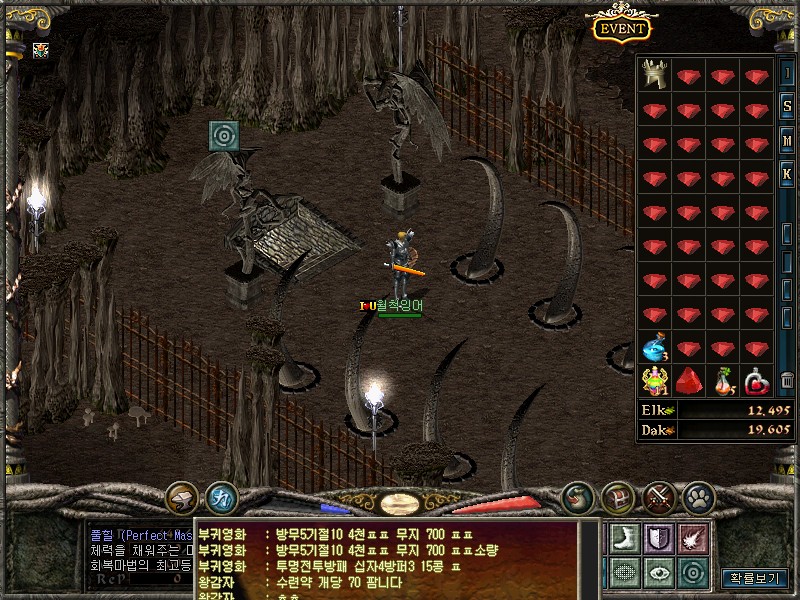
Task: Switch to the M side tab
Action: coord(788,141)
